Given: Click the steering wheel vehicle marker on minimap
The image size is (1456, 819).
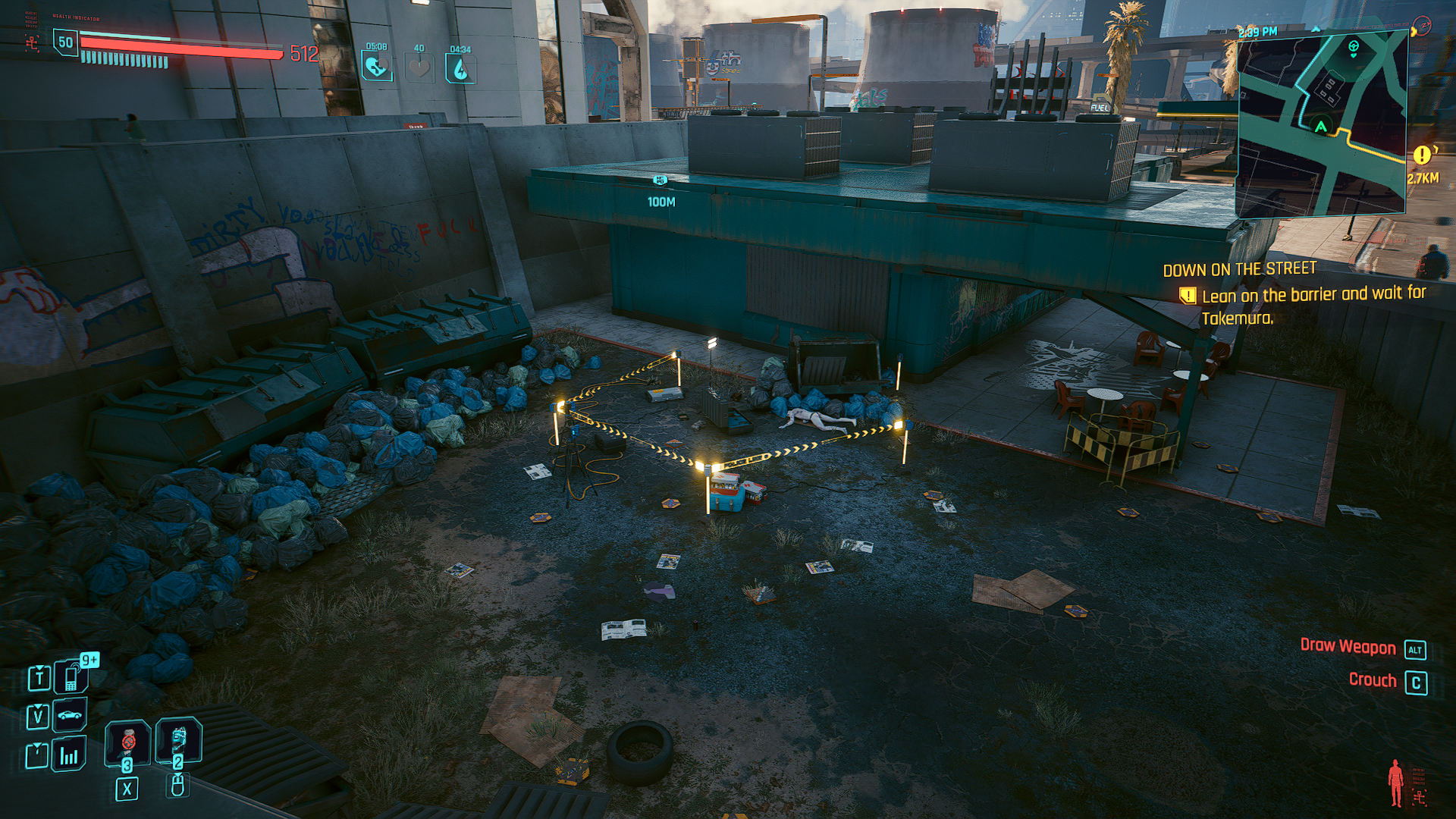Looking at the screenshot, I should tap(1354, 47).
